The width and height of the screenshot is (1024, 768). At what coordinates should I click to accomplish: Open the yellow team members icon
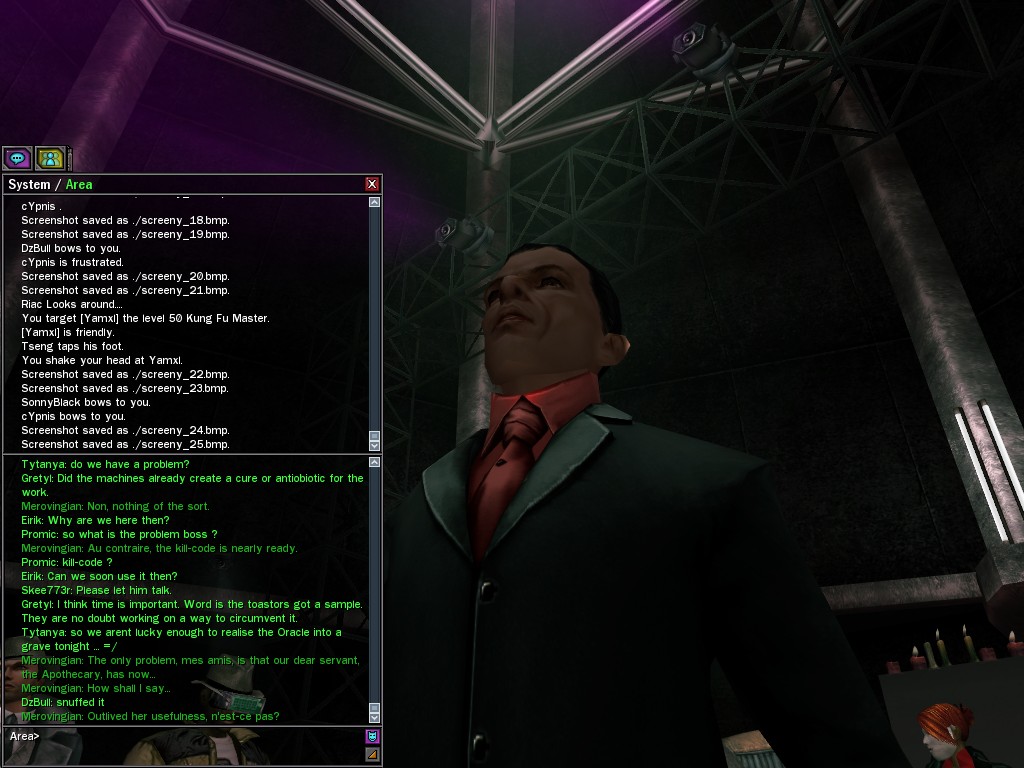(x=50, y=158)
